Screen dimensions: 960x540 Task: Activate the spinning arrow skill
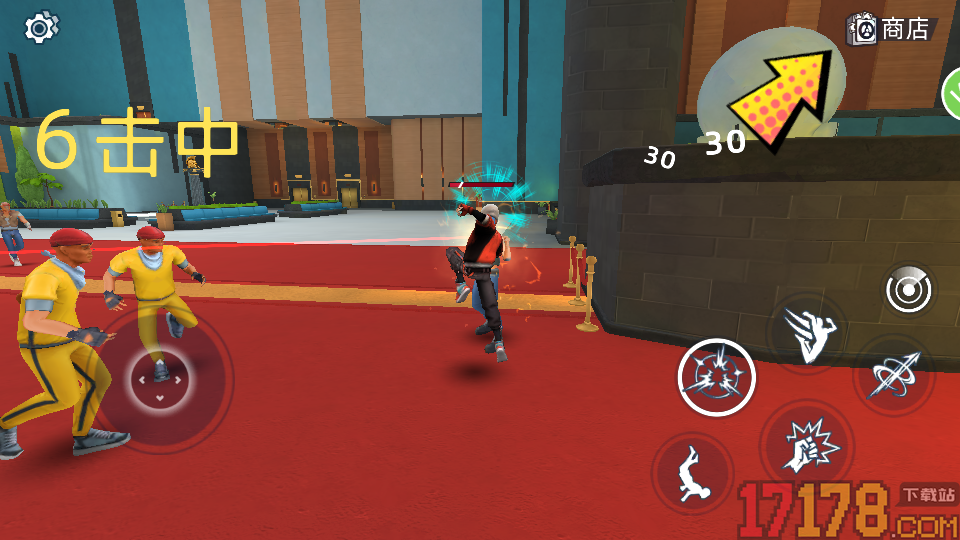click(892, 374)
